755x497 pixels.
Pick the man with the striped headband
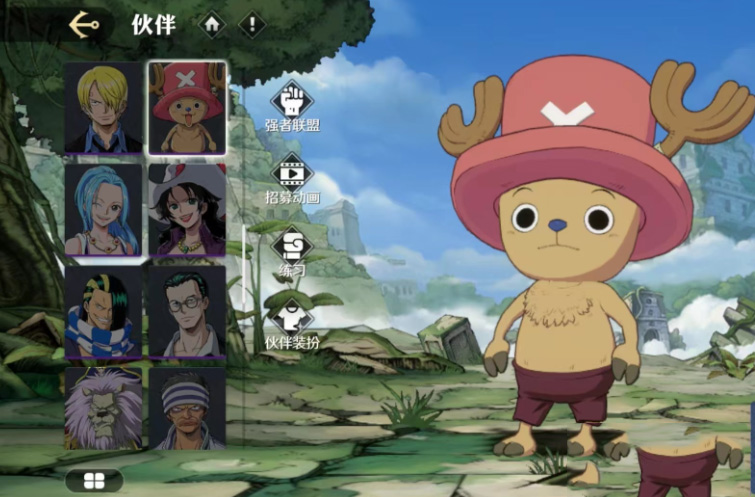187,408
